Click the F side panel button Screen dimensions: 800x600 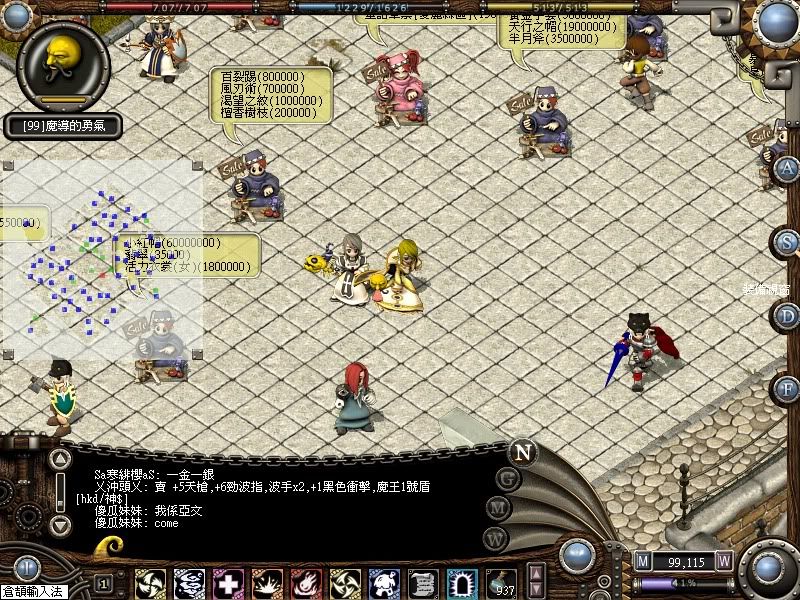click(788, 388)
